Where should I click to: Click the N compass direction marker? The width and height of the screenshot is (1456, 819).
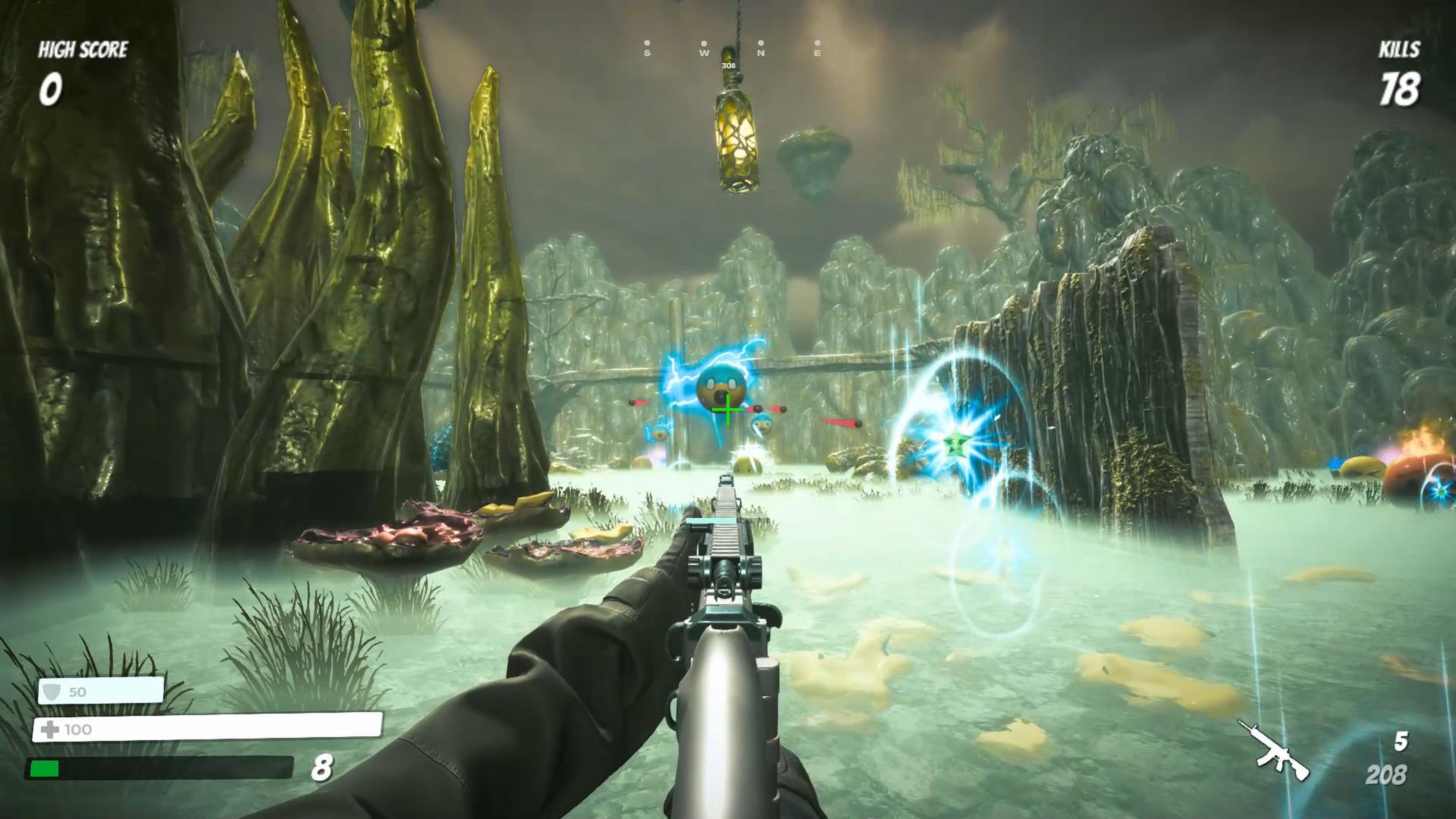tap(761, 54)
